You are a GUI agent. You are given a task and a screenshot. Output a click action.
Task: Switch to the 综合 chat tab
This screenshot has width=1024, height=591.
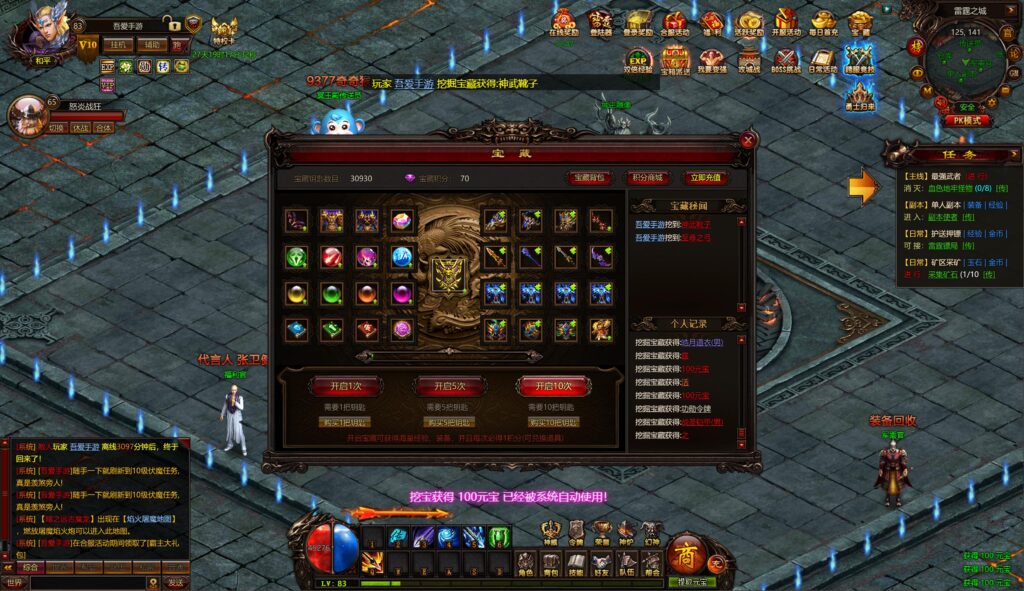(32, 567)
